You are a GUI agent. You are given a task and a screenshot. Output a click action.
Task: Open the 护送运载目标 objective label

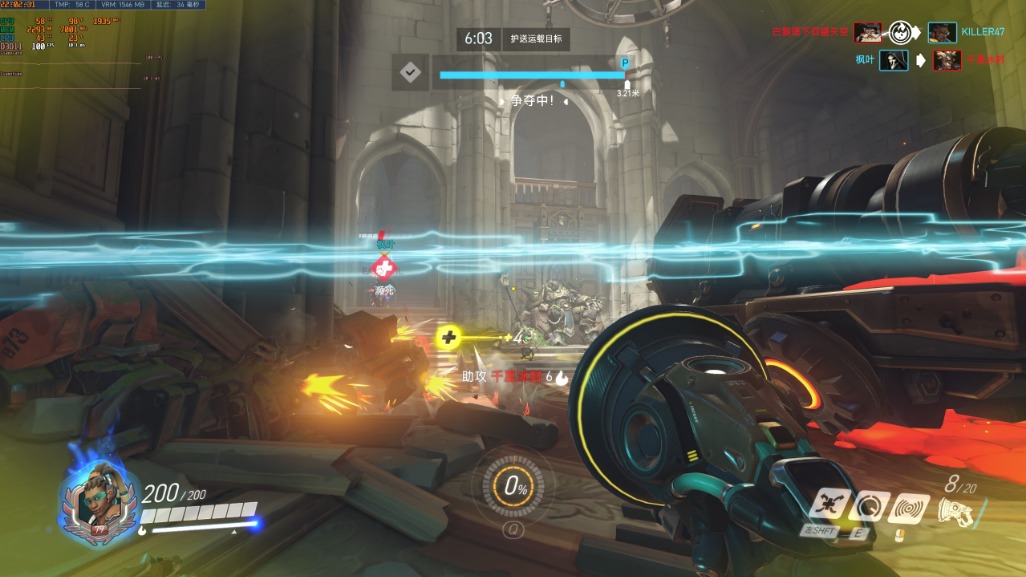535,39
